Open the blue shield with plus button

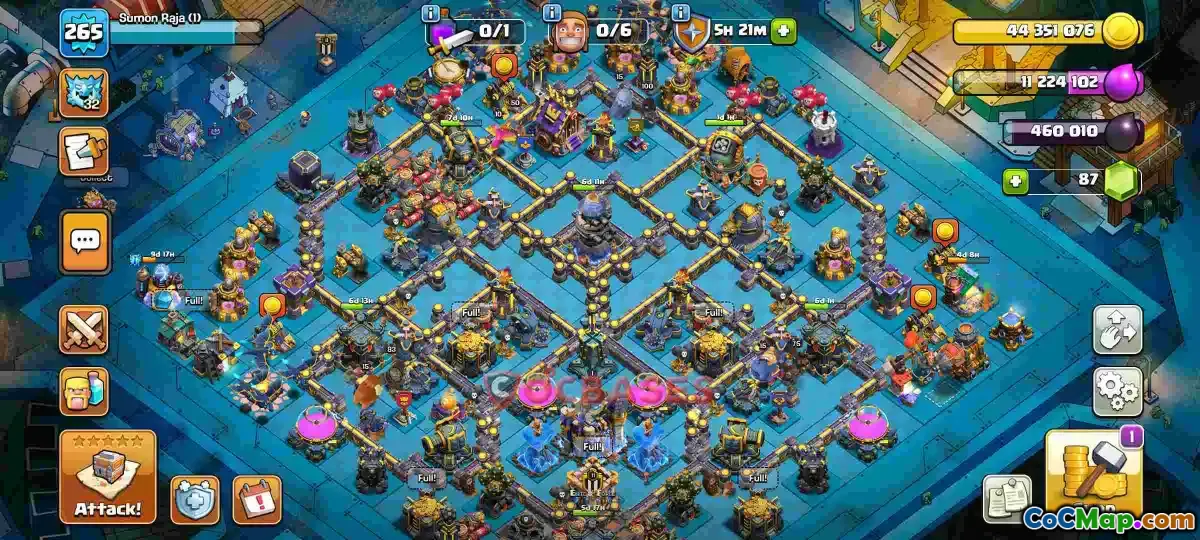[x=194, y=497]
